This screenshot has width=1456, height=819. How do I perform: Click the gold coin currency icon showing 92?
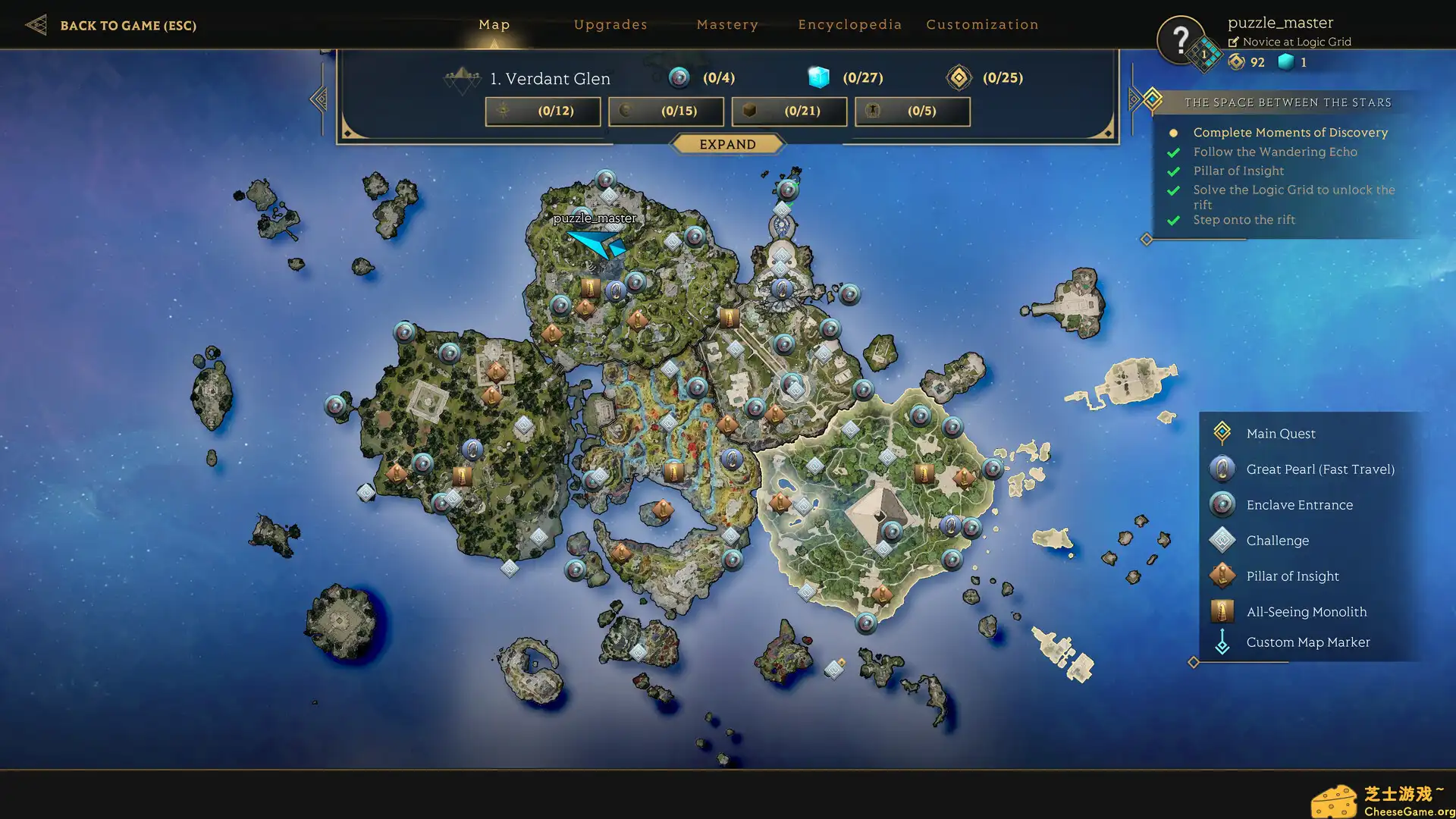click(x=1237, y=63)
